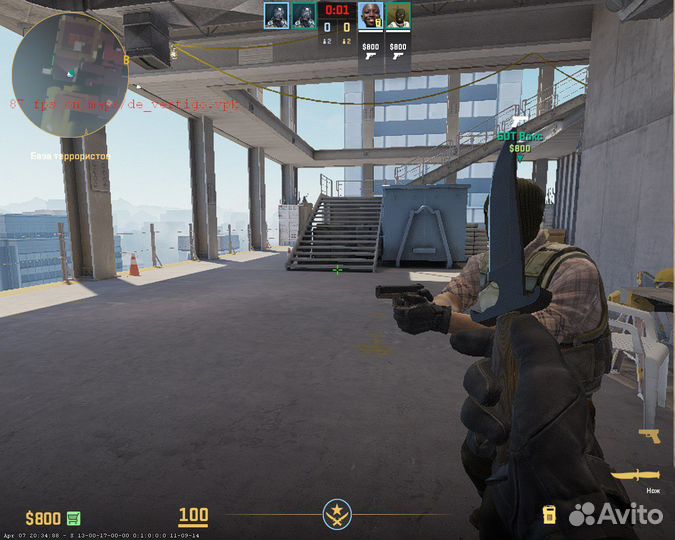Click the C4 bomb inventory icon

pos(548,515)
